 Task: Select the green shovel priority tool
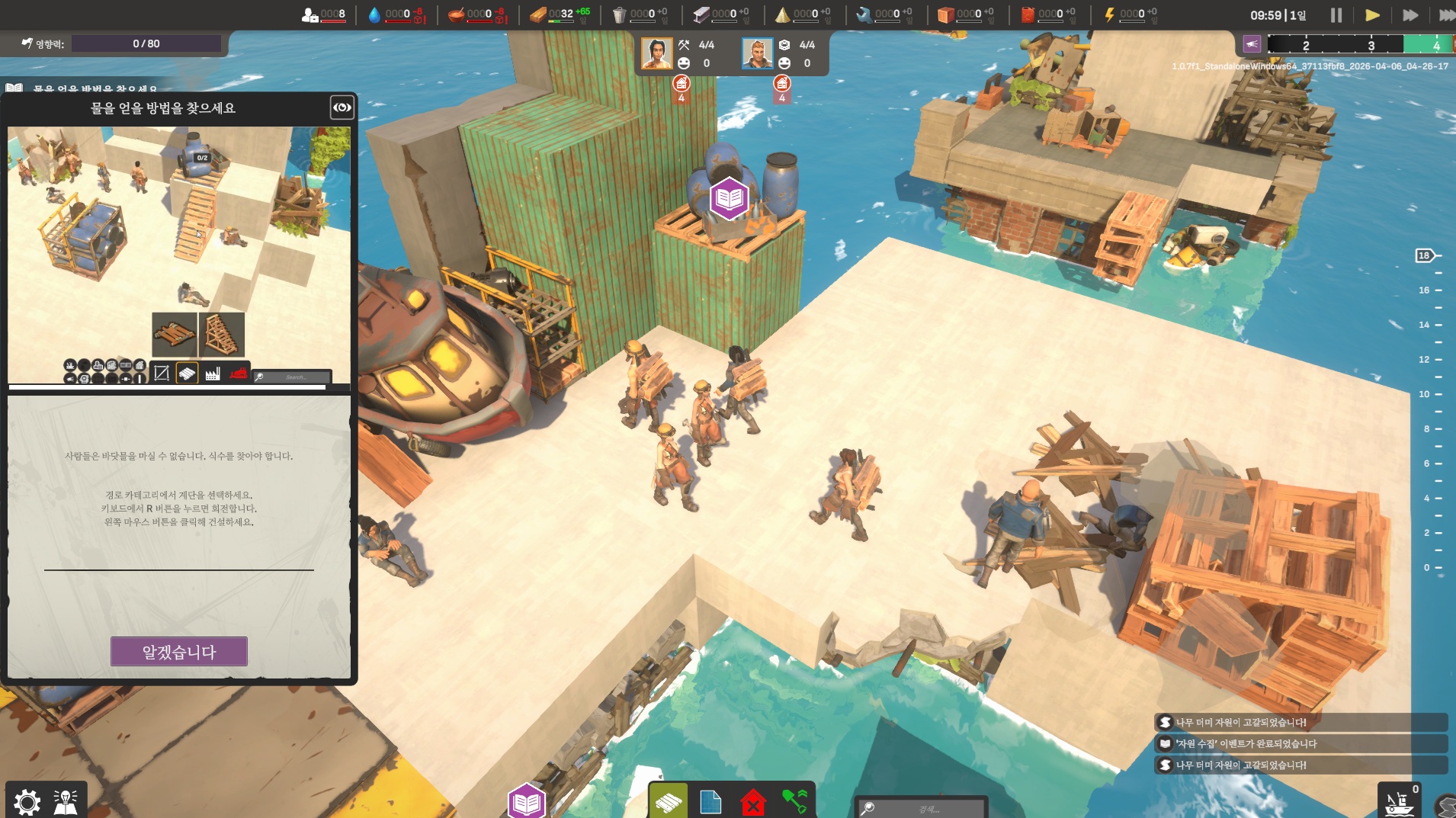coord(794,801)
